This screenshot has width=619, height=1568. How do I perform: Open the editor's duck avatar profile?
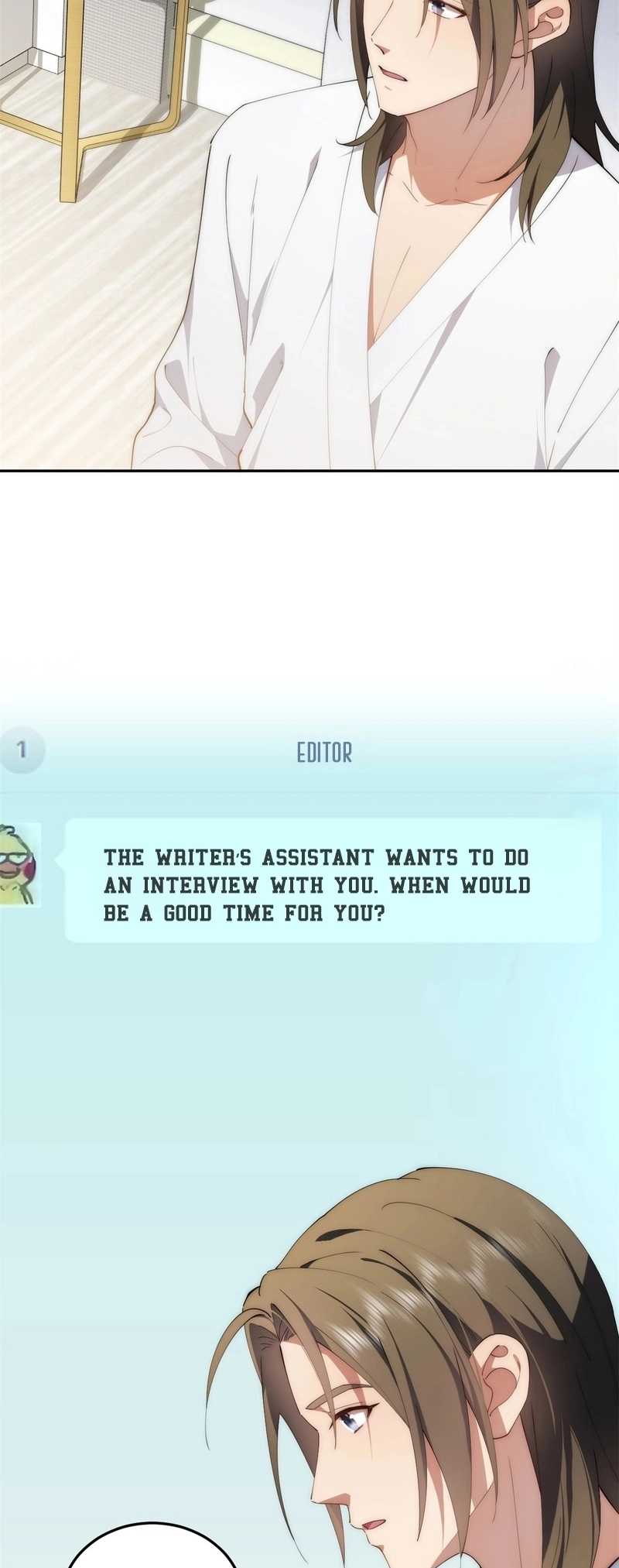click(x=19, y=865)
